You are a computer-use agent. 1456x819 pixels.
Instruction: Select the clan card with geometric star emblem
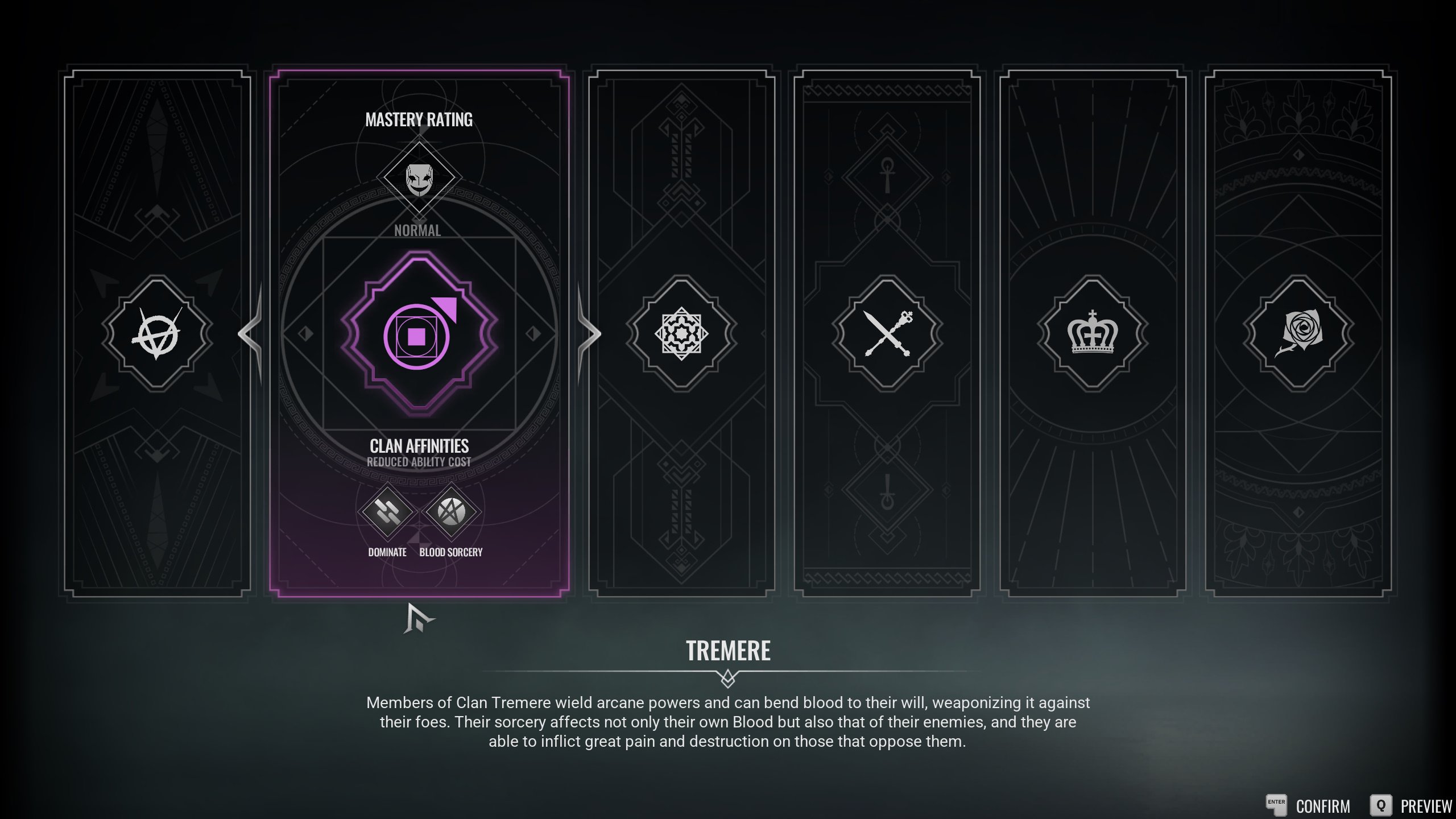tap(681, 333)
